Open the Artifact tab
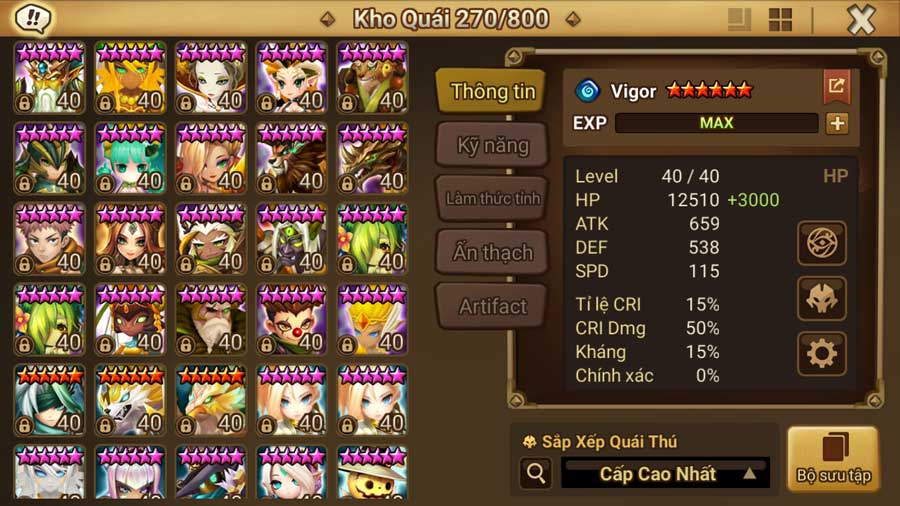The width and height of the screenshot is (900, 506). (x=492, y=306)
